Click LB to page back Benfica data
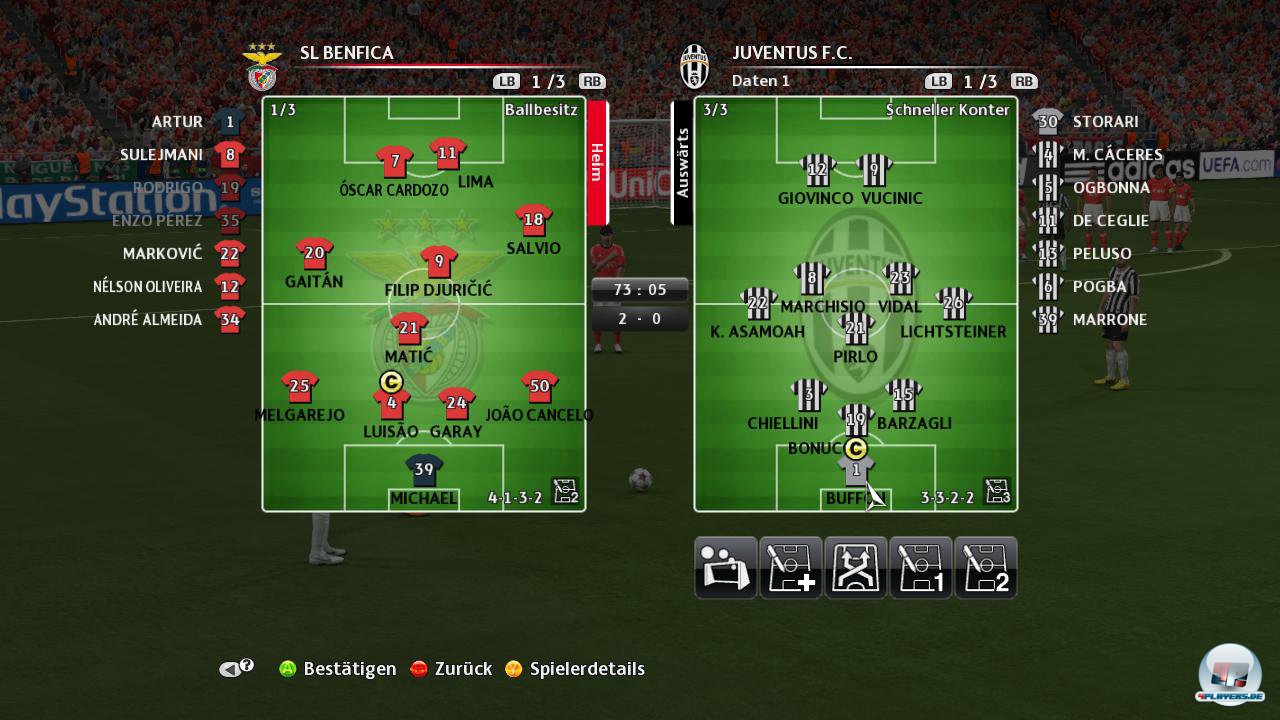This screenshot has height=720, width=1280. (x=505, y=81)
